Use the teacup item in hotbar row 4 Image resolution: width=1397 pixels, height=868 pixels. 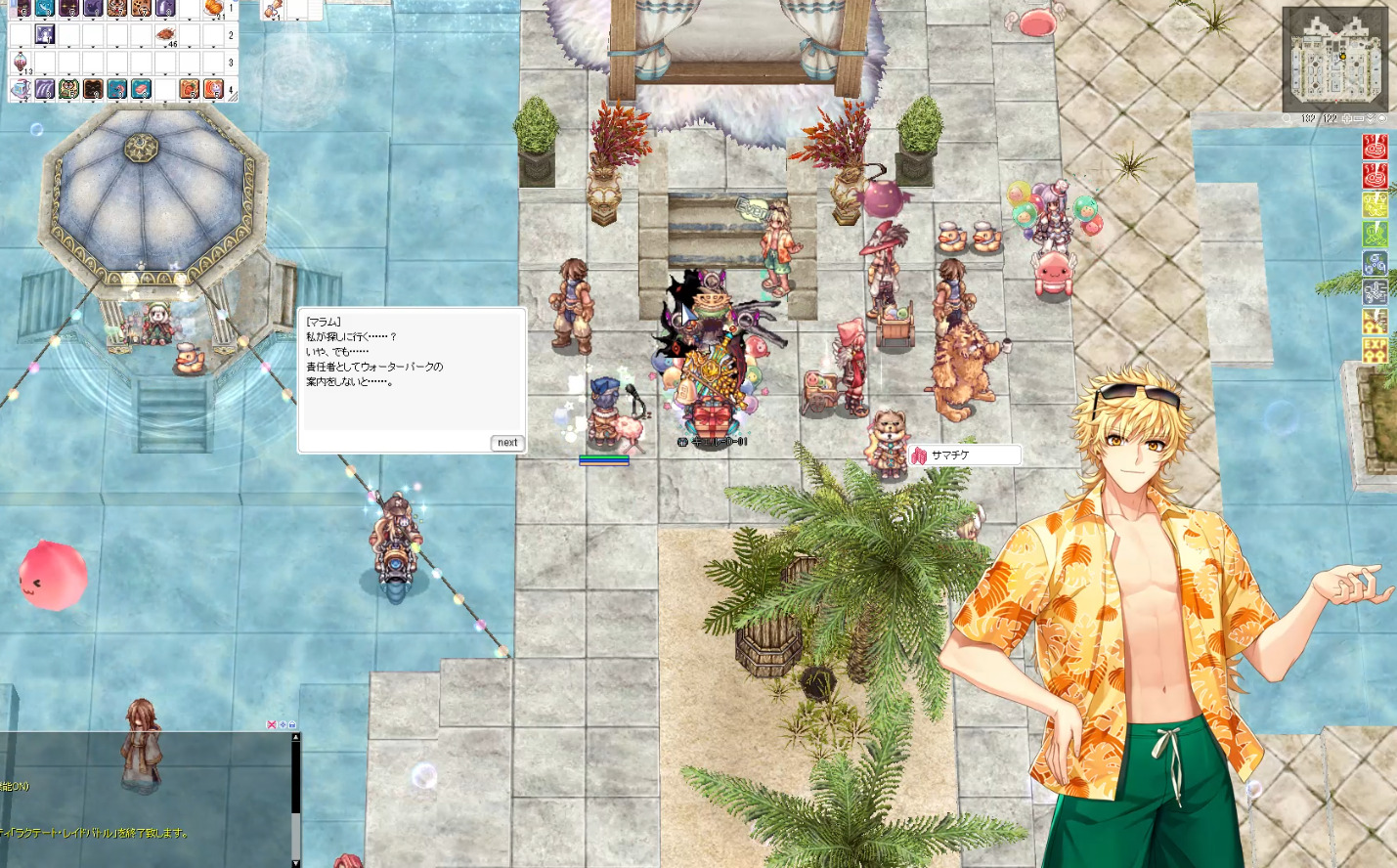(21, 89)
